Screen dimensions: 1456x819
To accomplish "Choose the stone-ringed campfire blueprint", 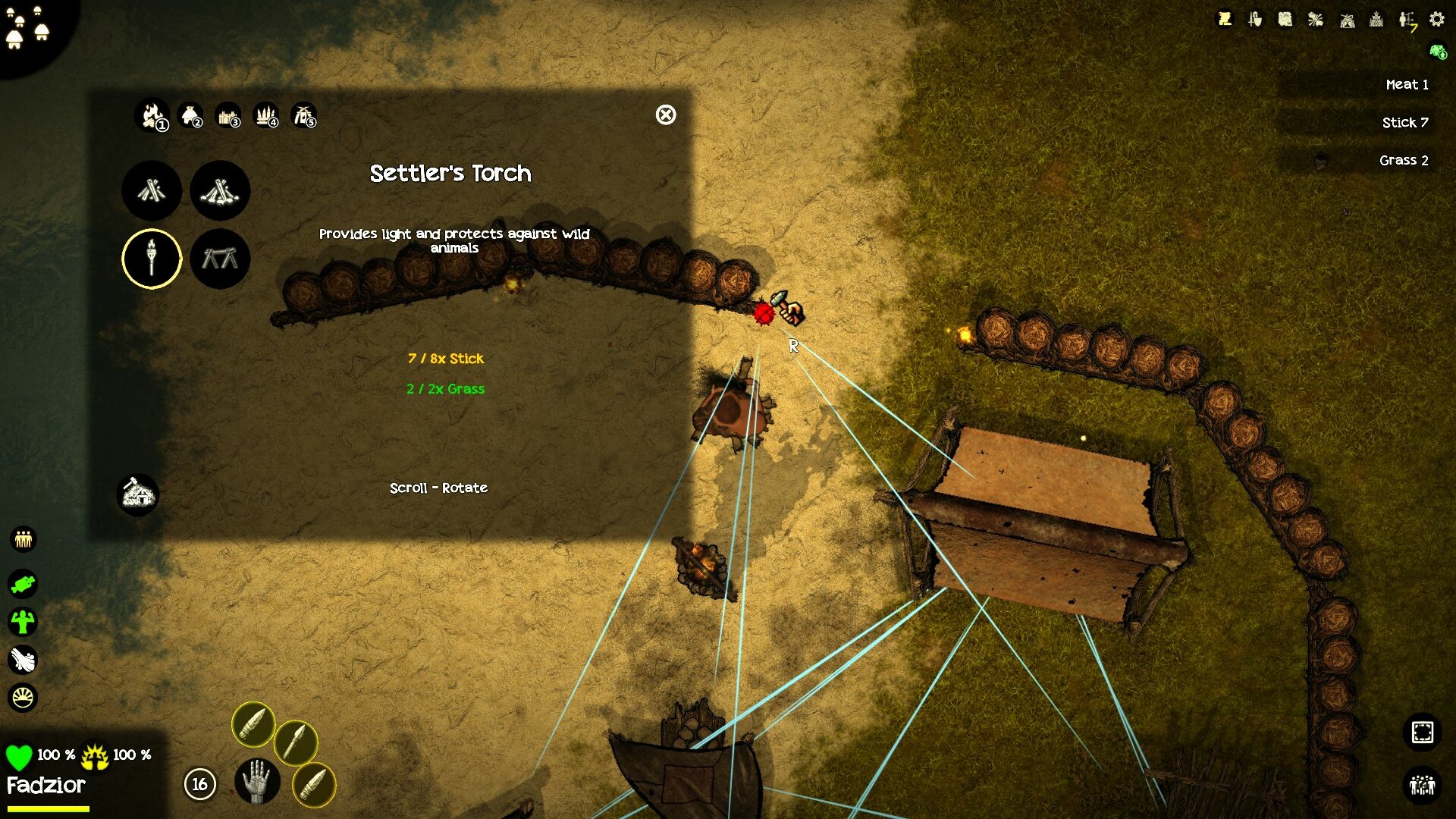I will pyautogui.click(x=220, y=190).
